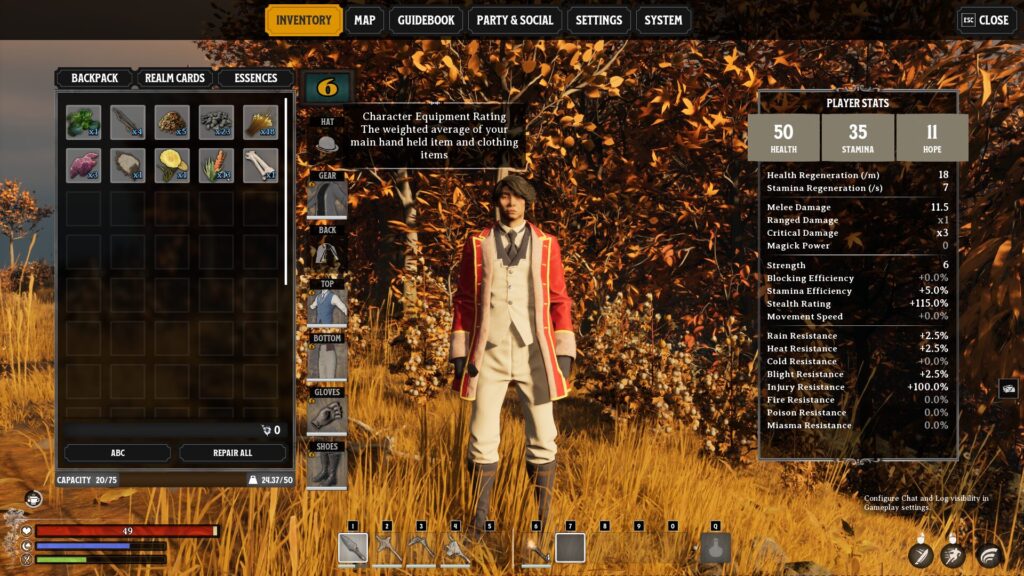Select the equipped hat slot

(327, 144)
